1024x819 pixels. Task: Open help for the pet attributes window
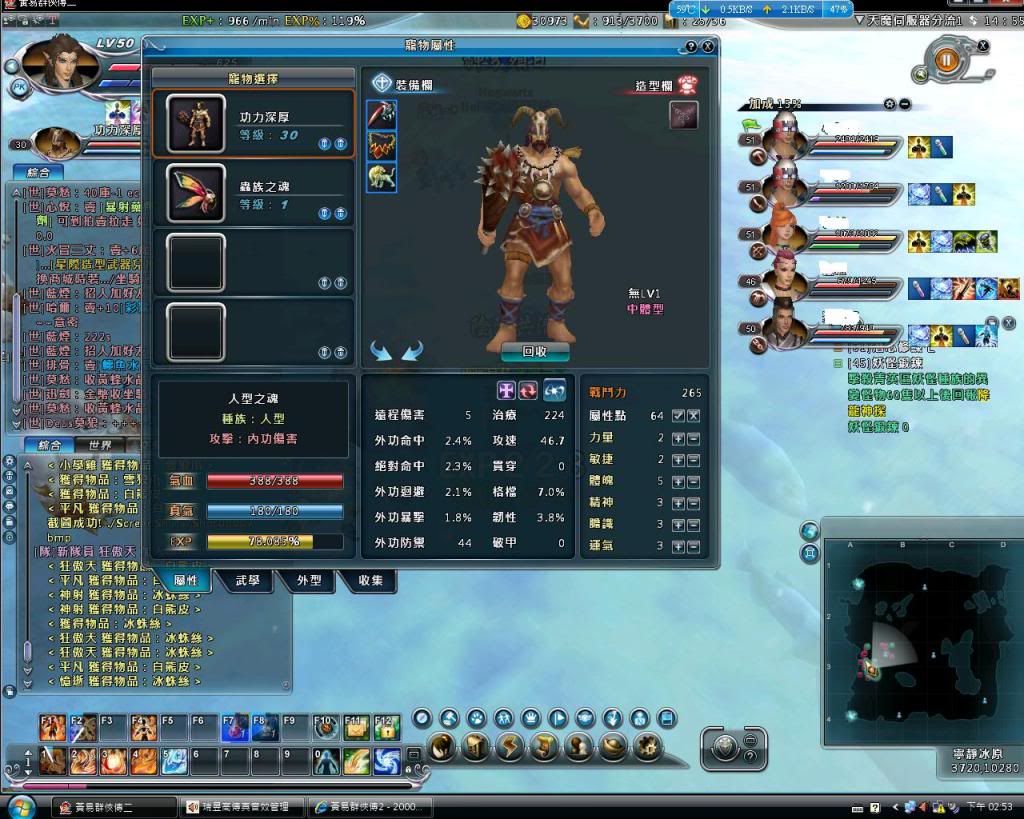pos(691,46)
